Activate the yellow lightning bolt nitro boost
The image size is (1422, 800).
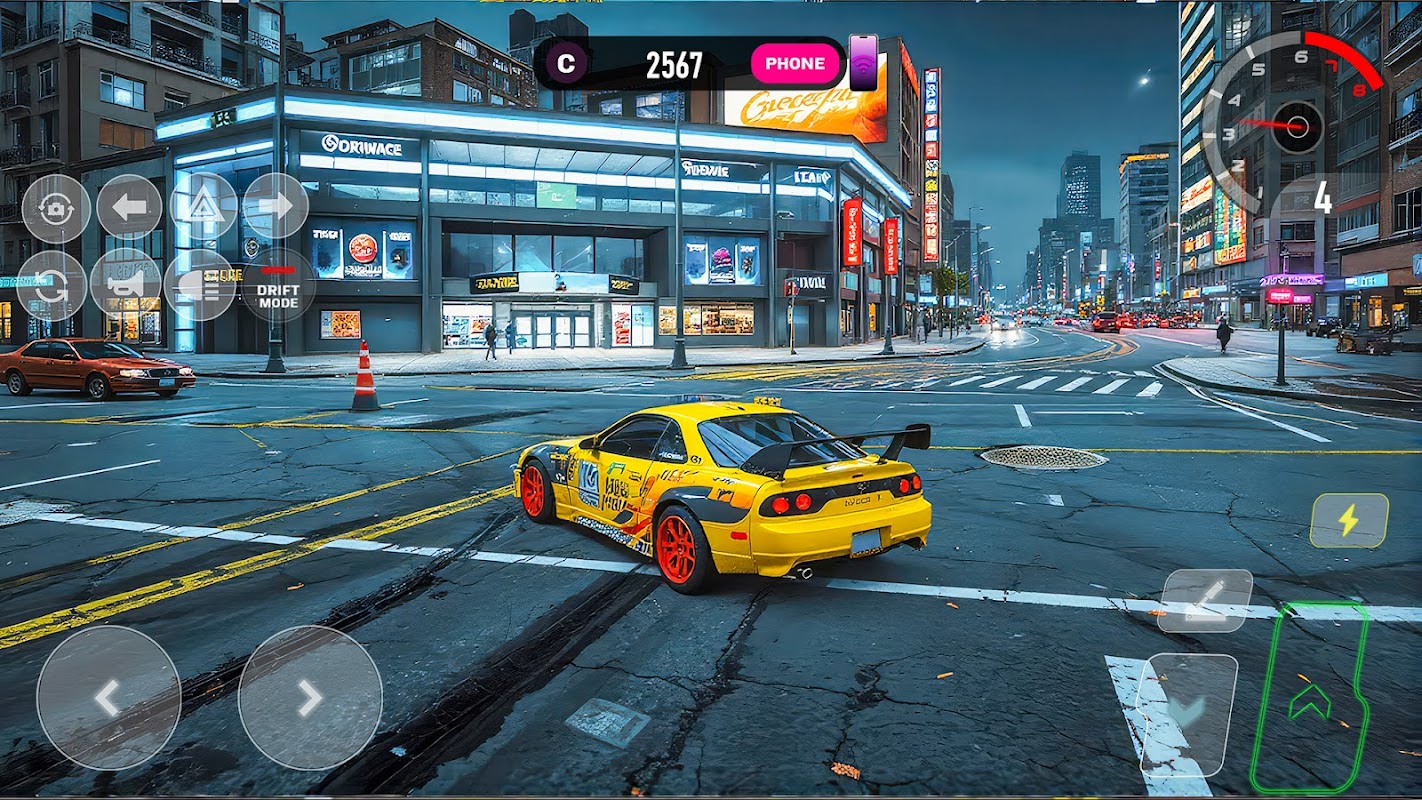tap(1349, 520)
